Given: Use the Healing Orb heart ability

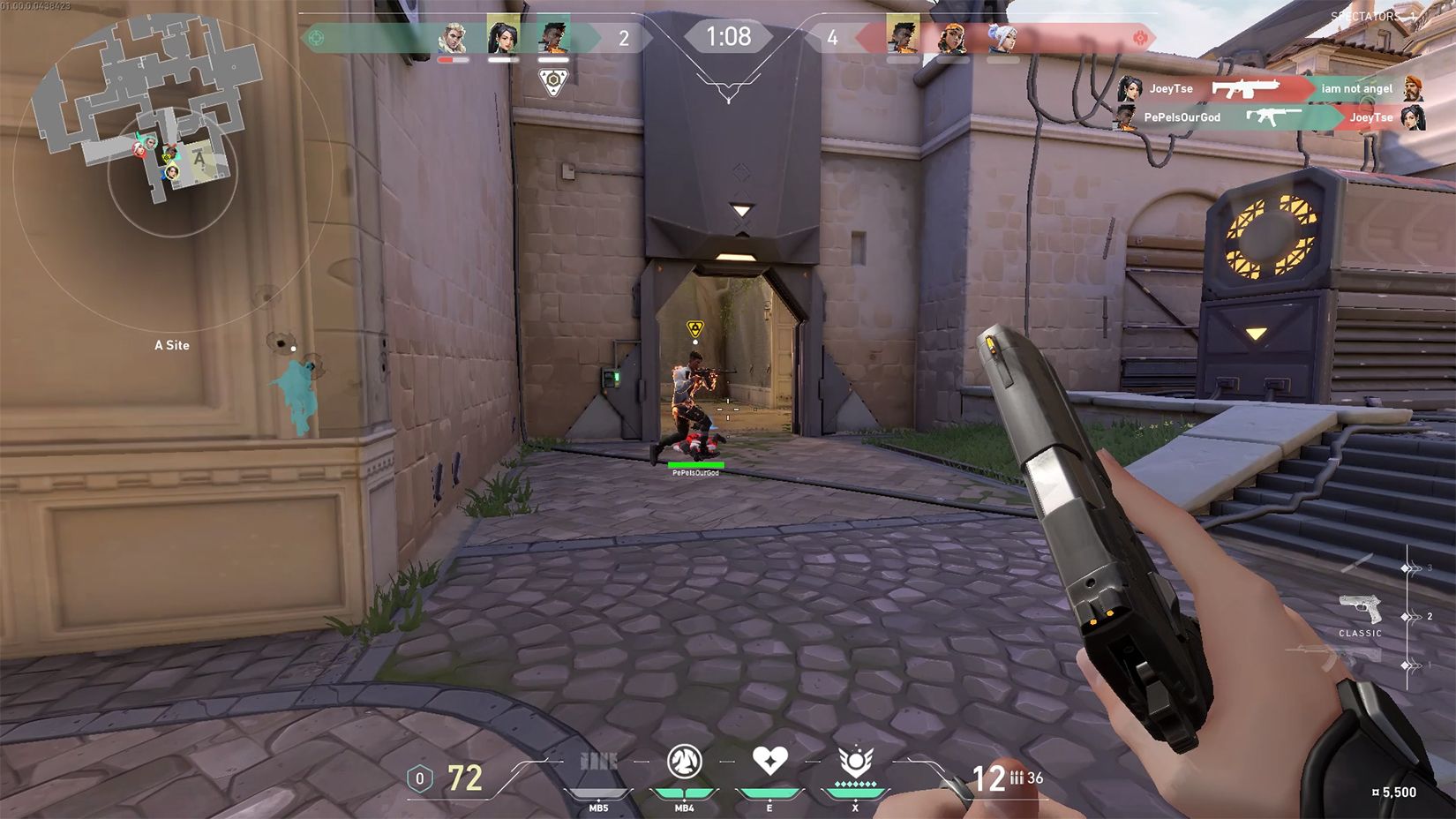Looking at the screenshot, I should click(x=769, y=760).
